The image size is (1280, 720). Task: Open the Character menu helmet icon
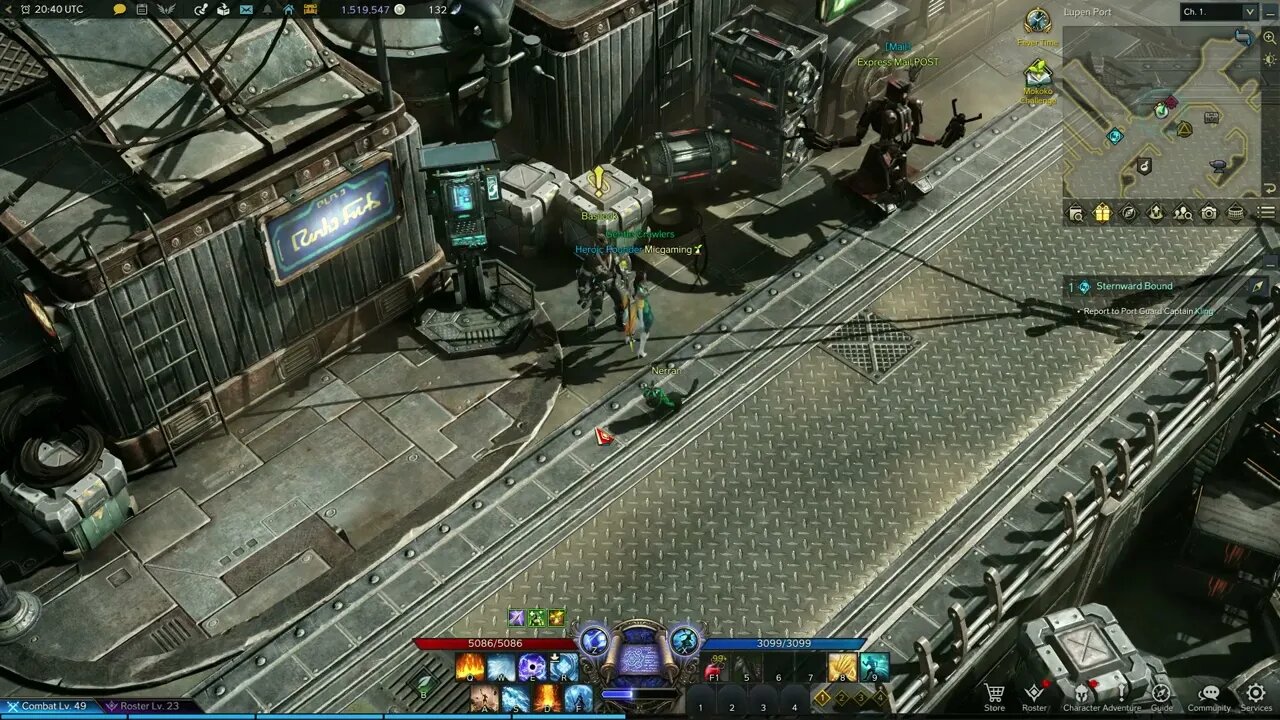point(1082,690)
